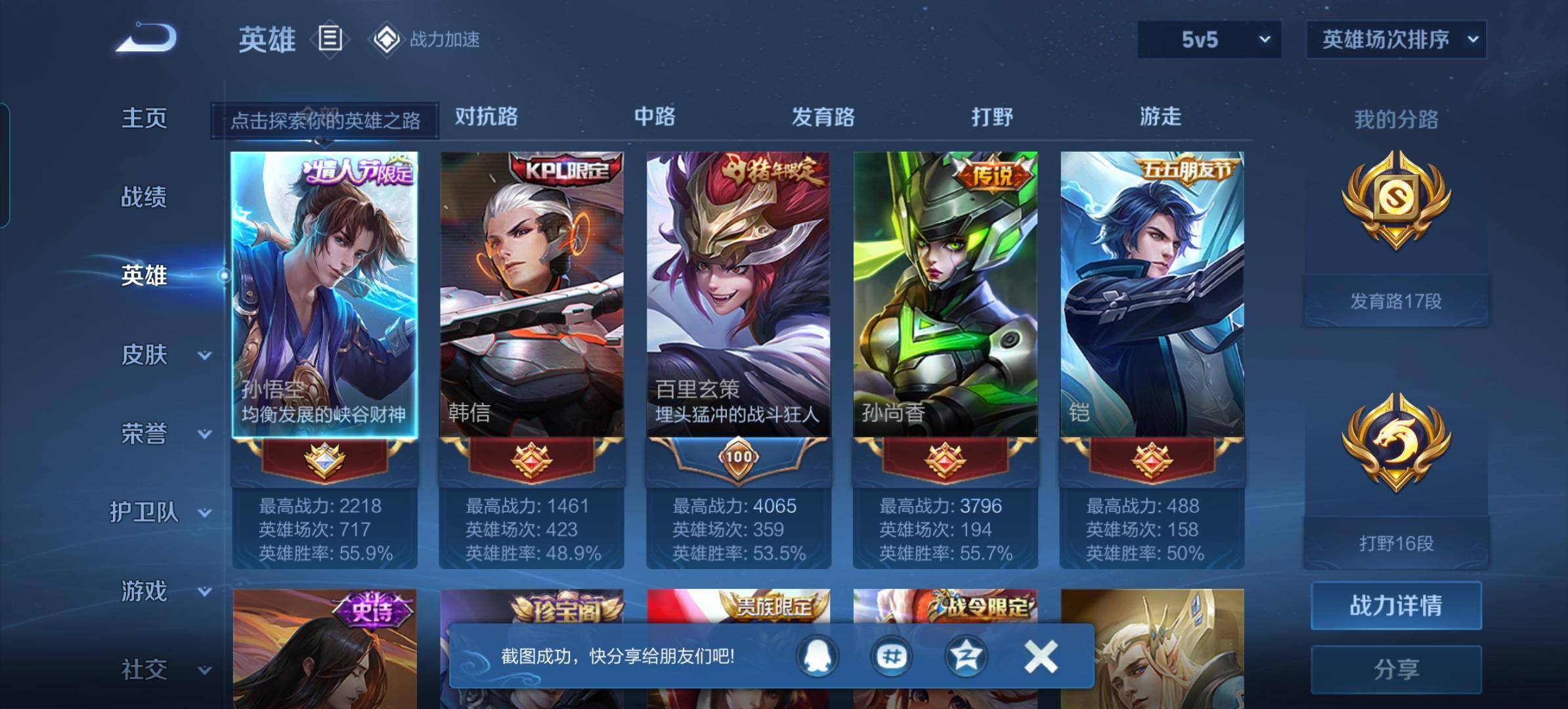Open the 战绩 sidebar entry
This screenshot has height=709, width=1568.
[x=144, y=197]
